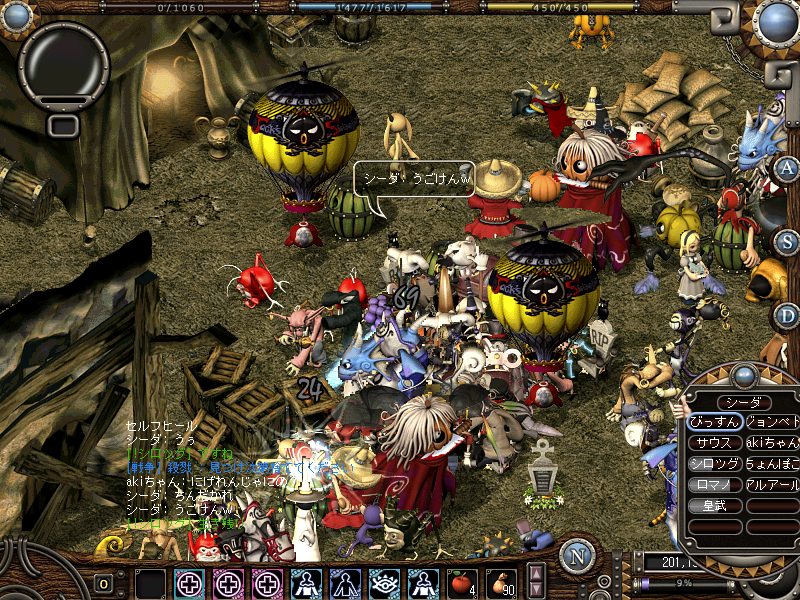Select party member びっすん
This screenshot has height=600, width=800.
click(715, 421)
